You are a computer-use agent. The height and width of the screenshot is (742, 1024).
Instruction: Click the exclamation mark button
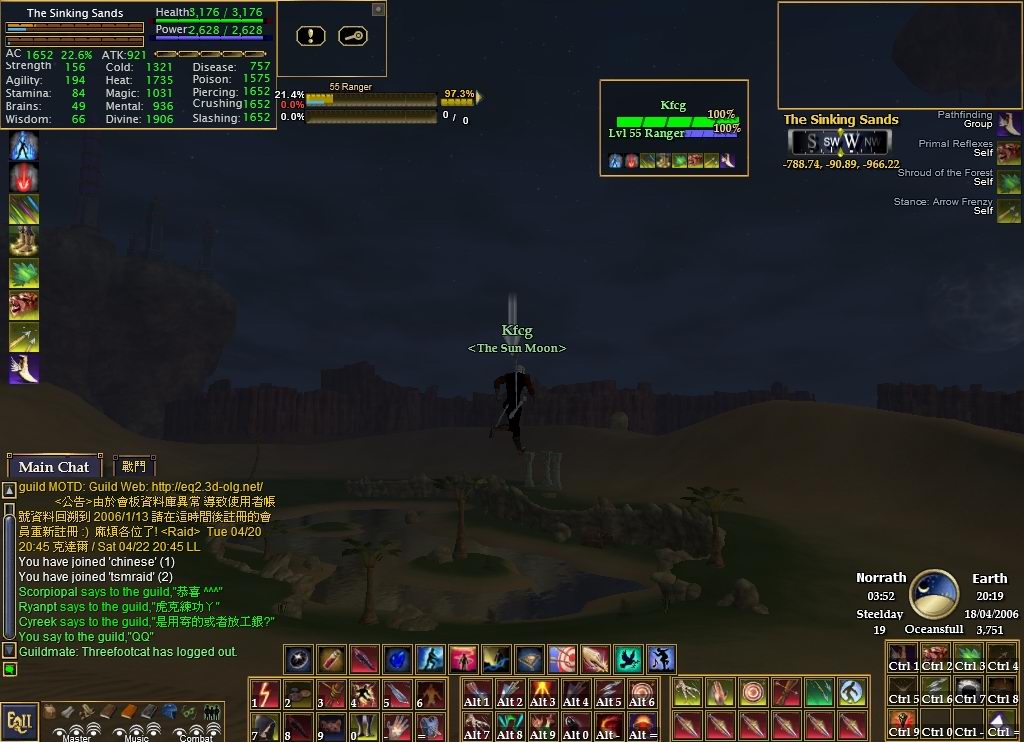(311, 36)
